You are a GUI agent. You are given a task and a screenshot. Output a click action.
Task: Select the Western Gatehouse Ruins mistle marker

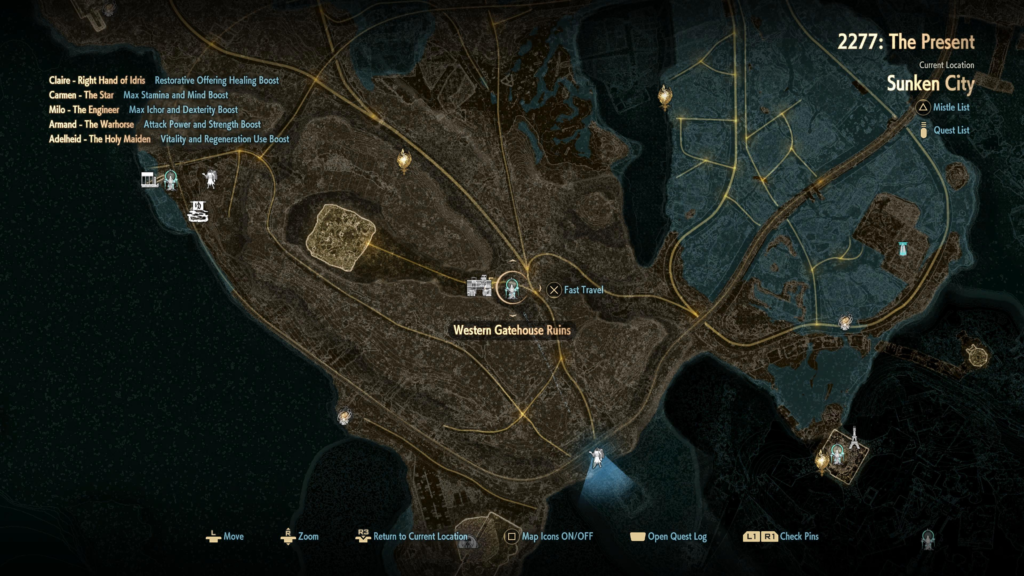(x=513, y=289)
